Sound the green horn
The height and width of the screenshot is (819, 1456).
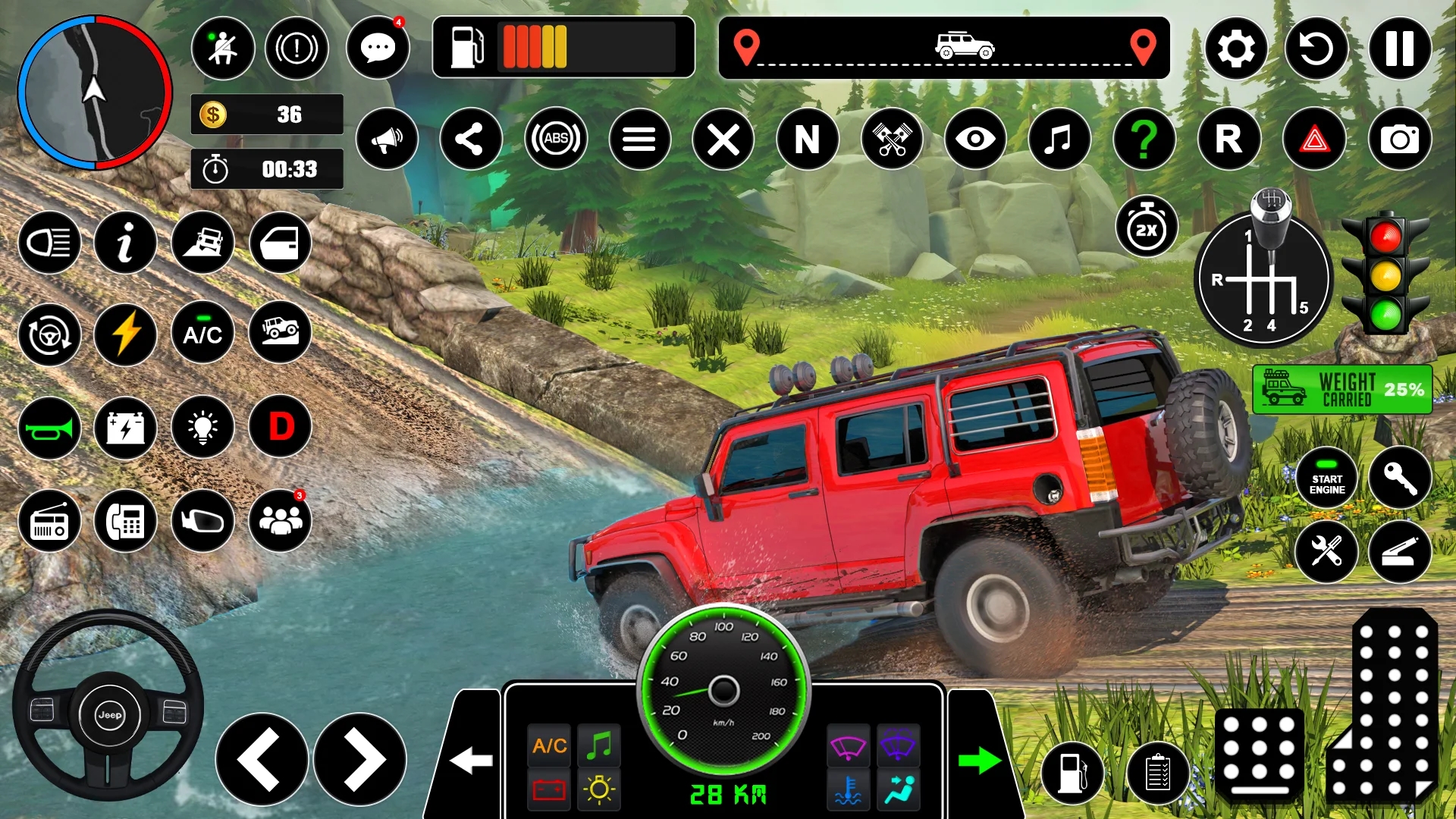(49, 428)
